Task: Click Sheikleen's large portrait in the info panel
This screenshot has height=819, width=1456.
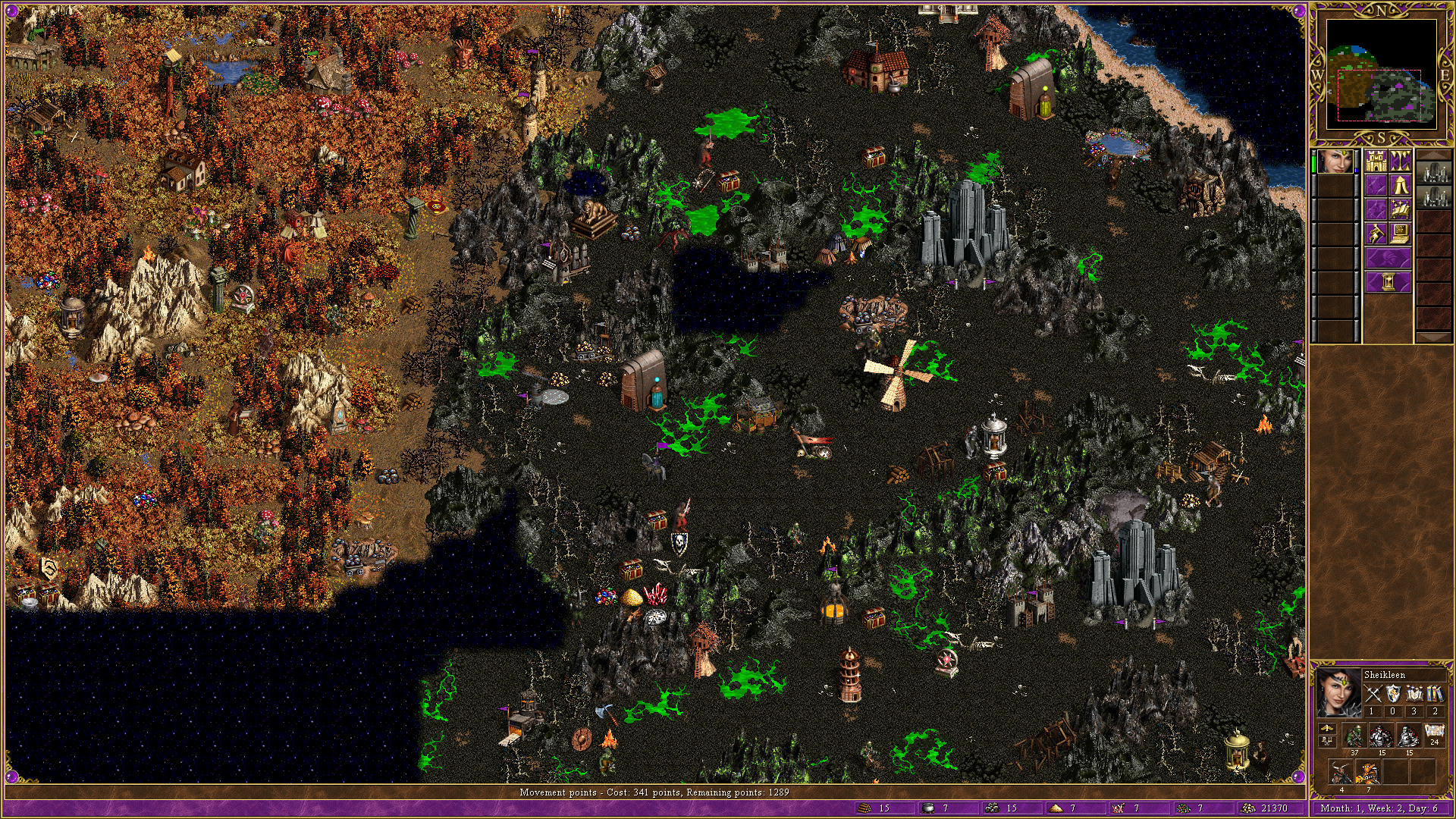Action: point(1338,693)
